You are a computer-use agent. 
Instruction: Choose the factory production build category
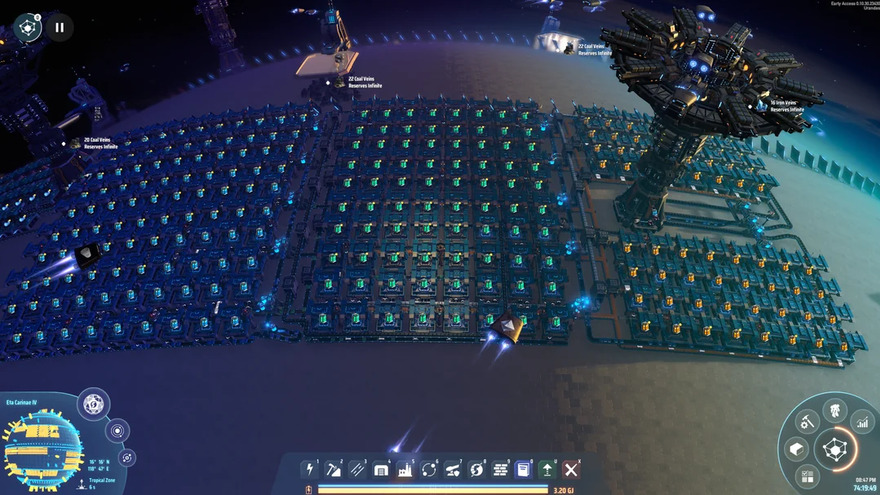(405, 469)
